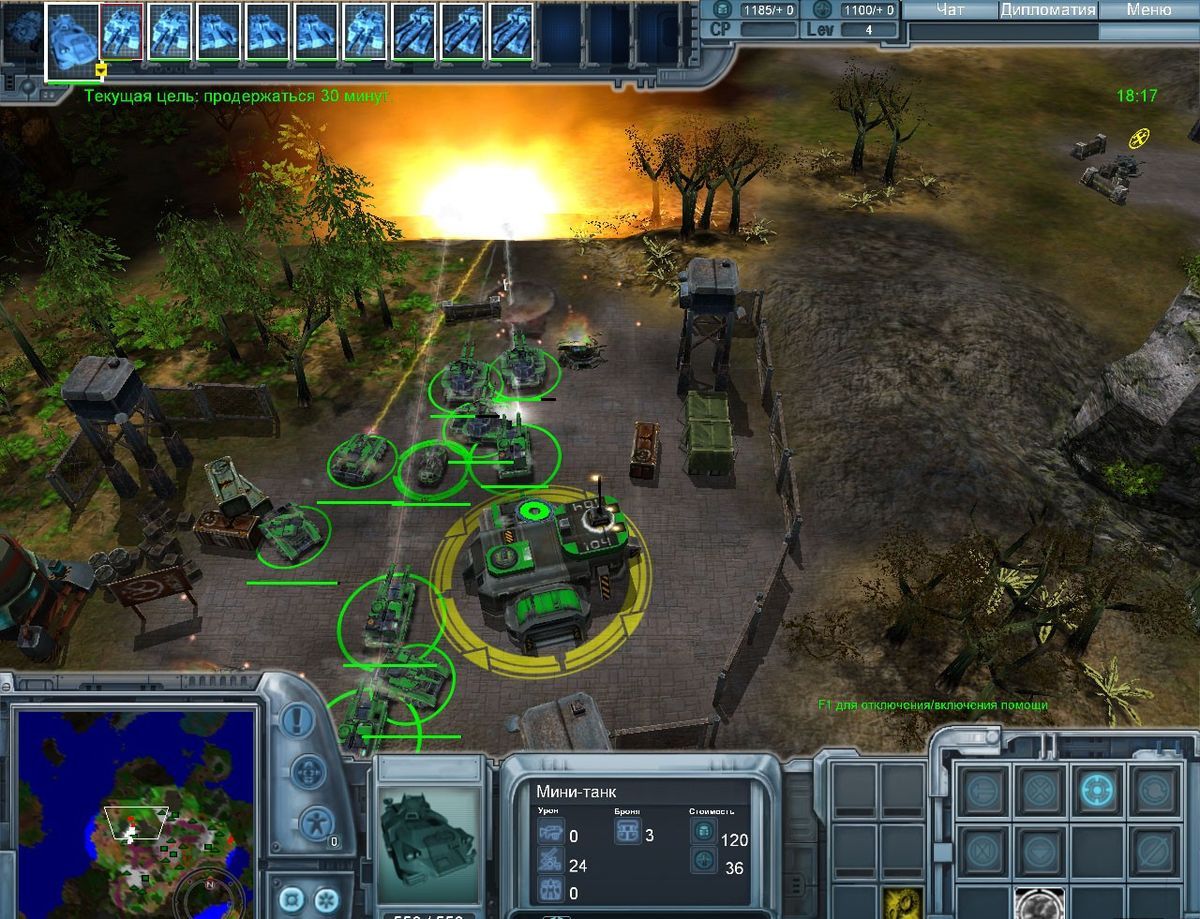Screen dimensions: 1200x919
Task: Click the circled X command button
Action: pyautogui.click(x=1040, y=791)
